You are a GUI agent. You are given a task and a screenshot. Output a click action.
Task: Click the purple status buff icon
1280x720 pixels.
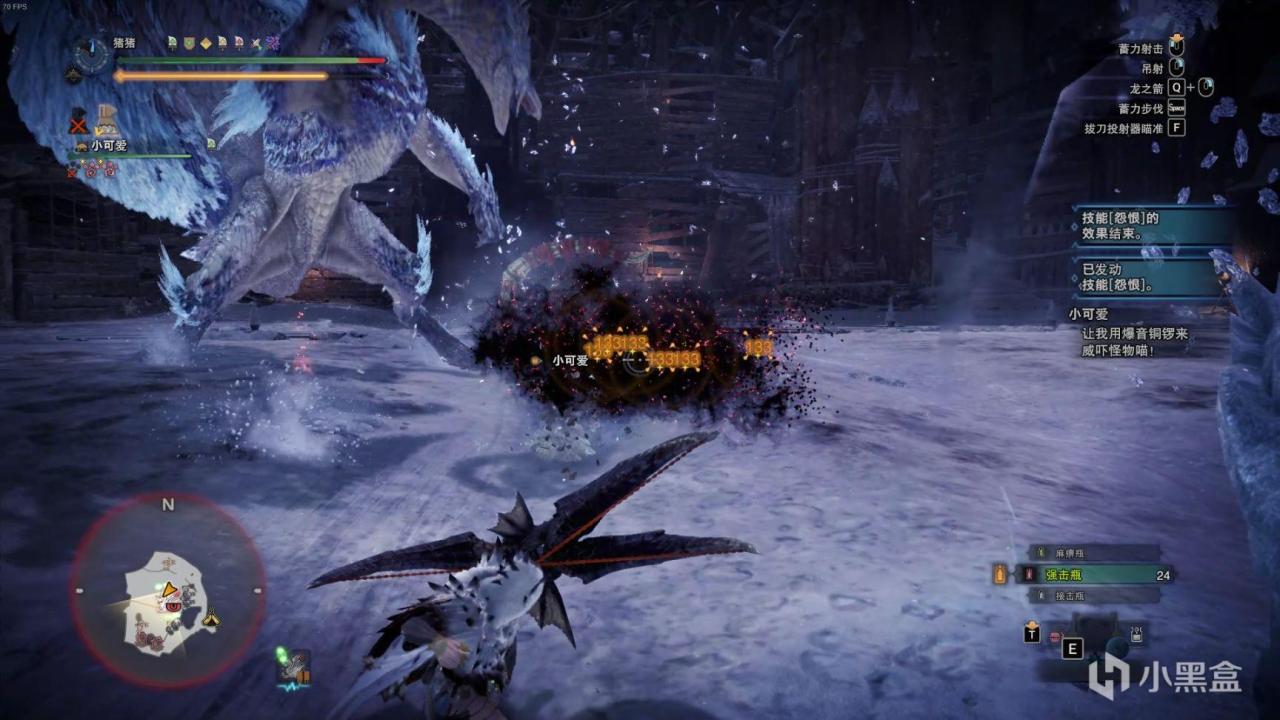[271, 43]
